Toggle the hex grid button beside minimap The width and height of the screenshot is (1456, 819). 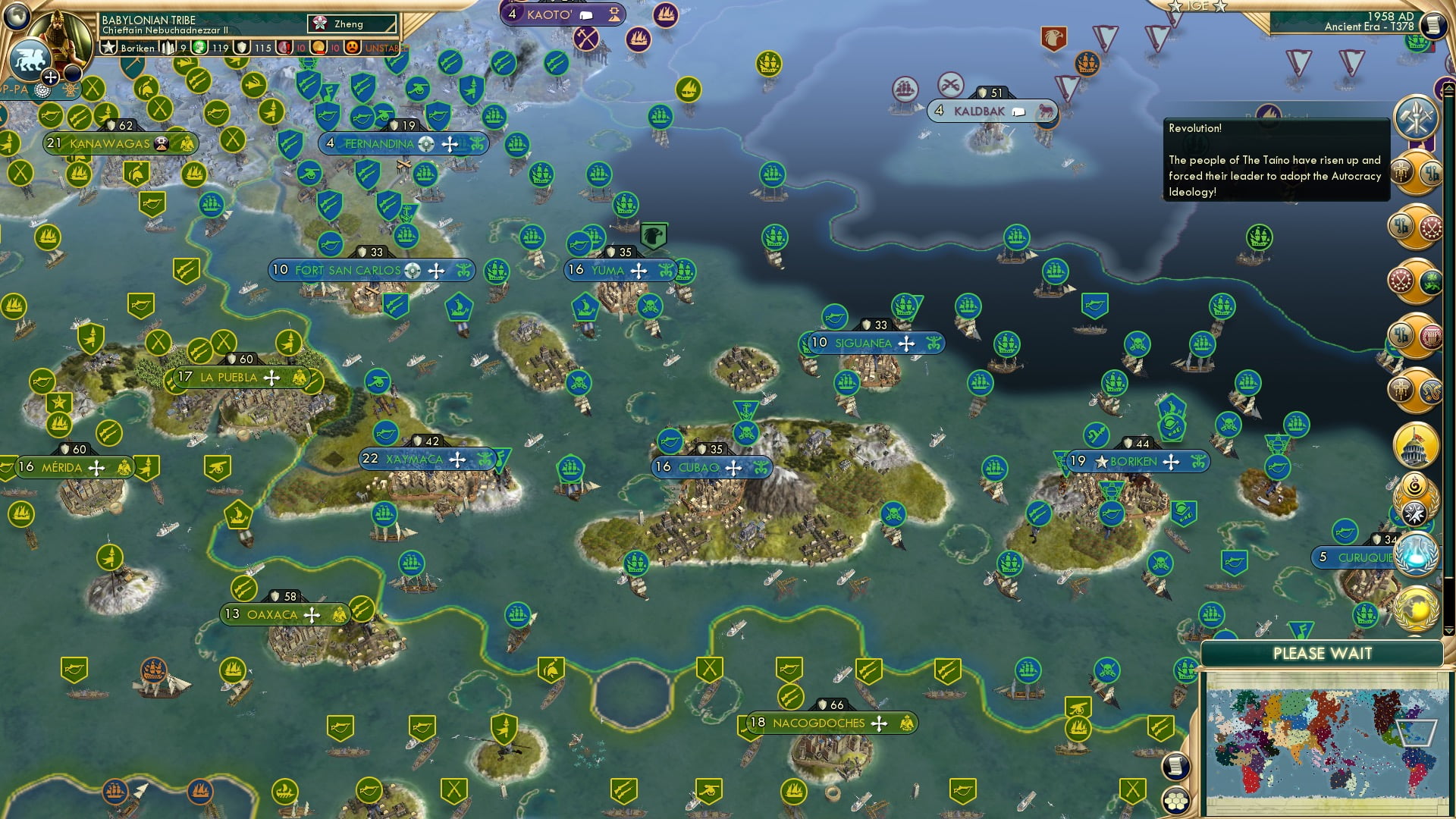click(x=1174, y=801)
